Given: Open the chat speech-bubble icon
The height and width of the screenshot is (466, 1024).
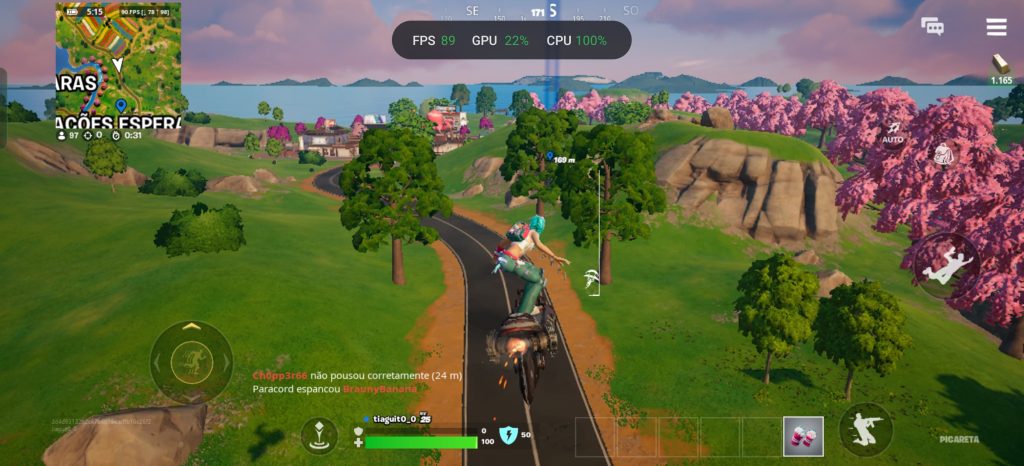Looking at the screenshot, I should (x=932, y=27).
